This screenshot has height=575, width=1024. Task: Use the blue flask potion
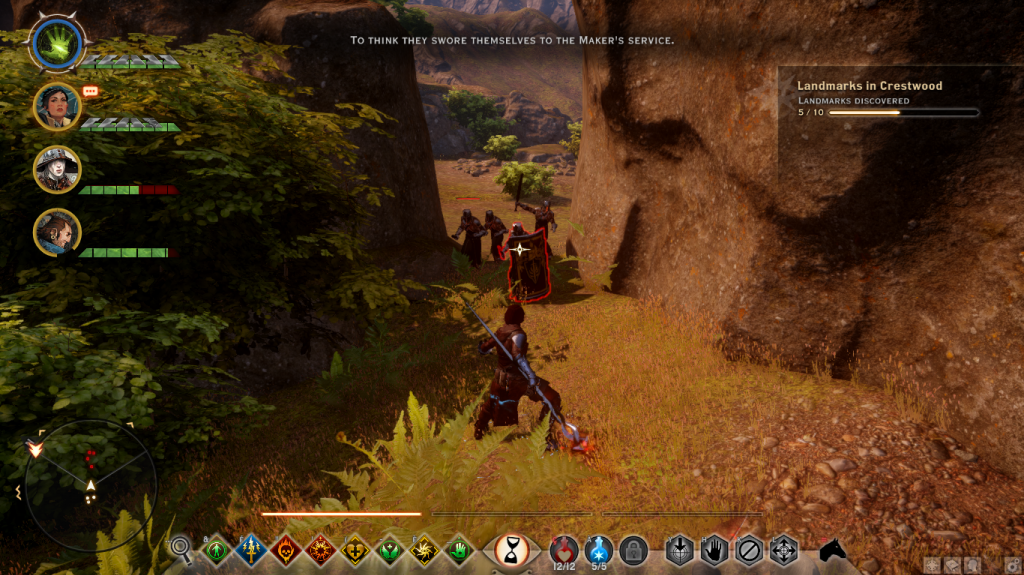pyautogui.click(x=599, y=548)
